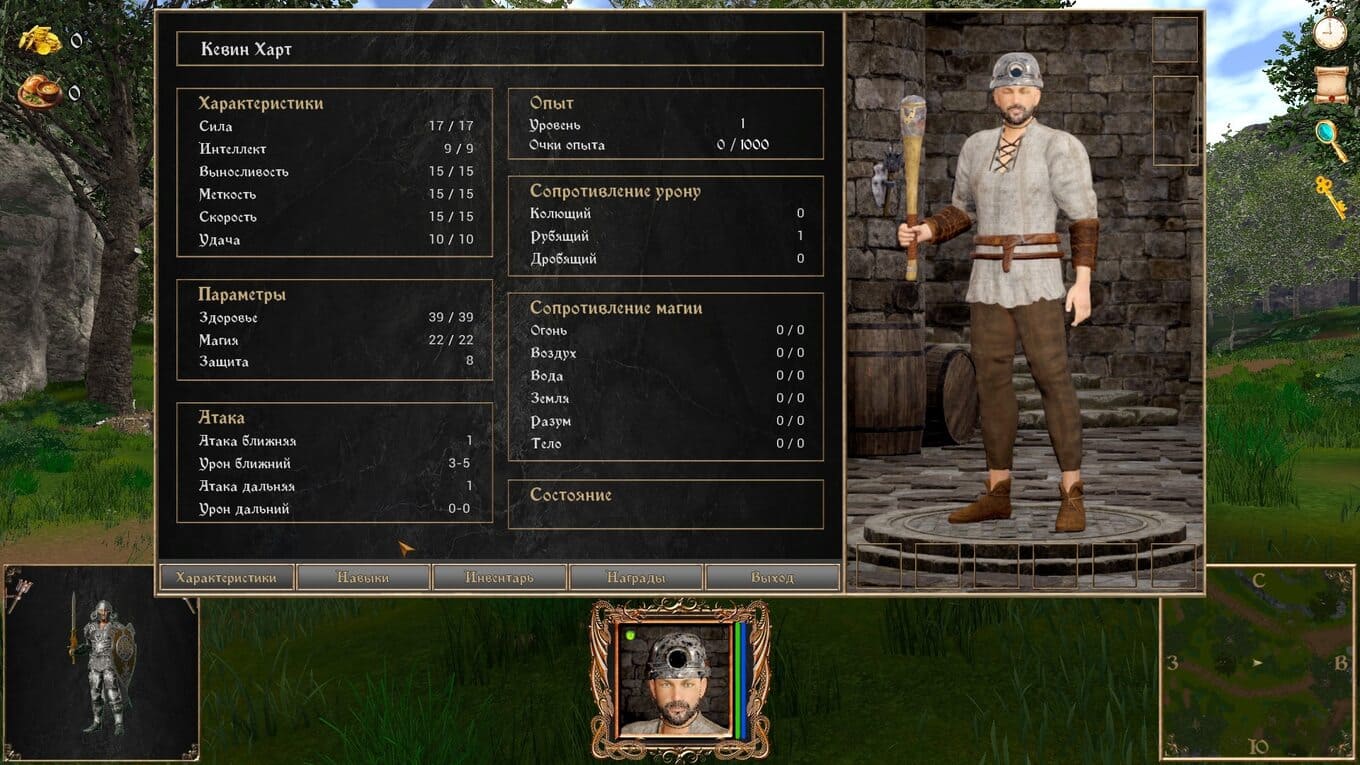Image resolution: width=1360 pixels, height=765 pixels.
Task: Close the sheet with Выход button
Action: [x=772, y=578]
